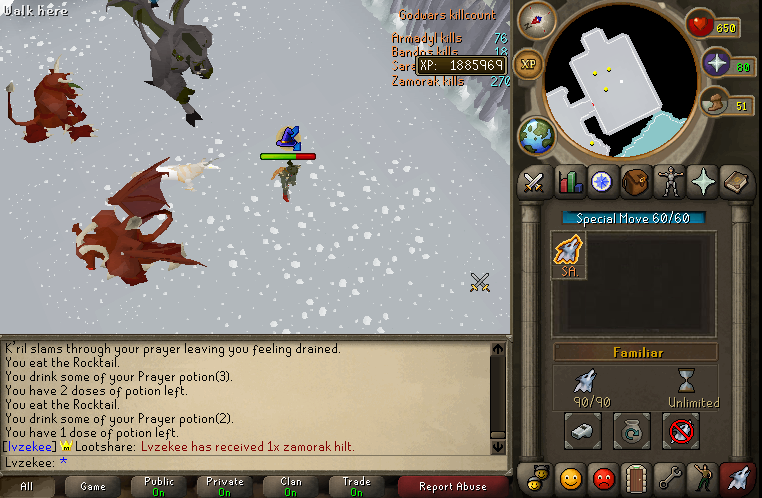Open the backpack inventory tab

pos(635,182)
